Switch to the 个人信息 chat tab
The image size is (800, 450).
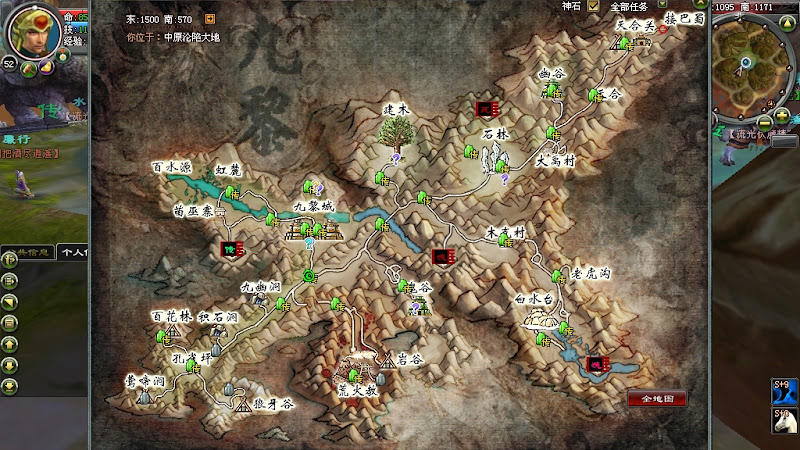pos(73,253)
